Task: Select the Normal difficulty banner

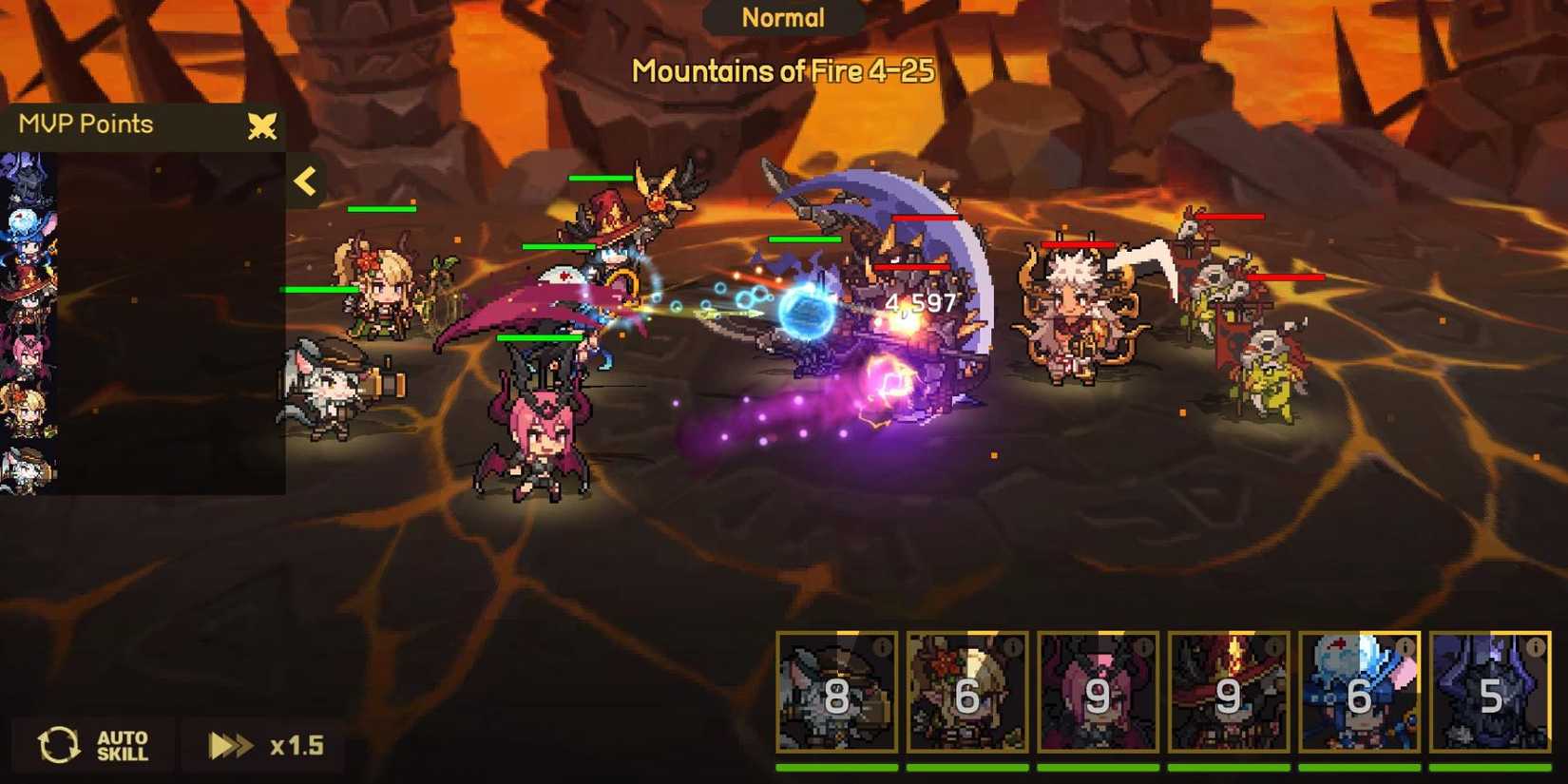Action: (x=783, y=16)
